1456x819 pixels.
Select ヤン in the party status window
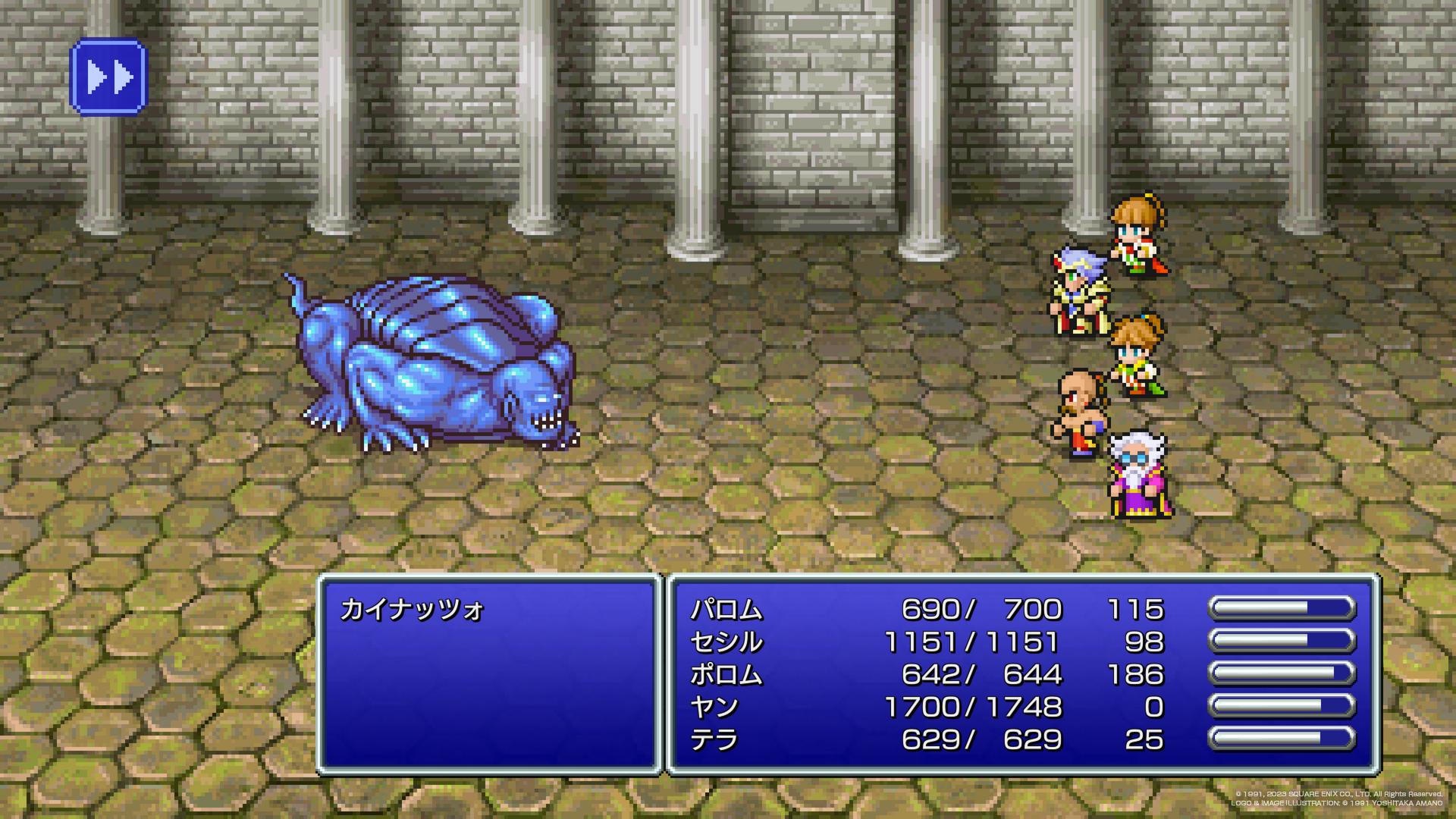click(714, 708)
